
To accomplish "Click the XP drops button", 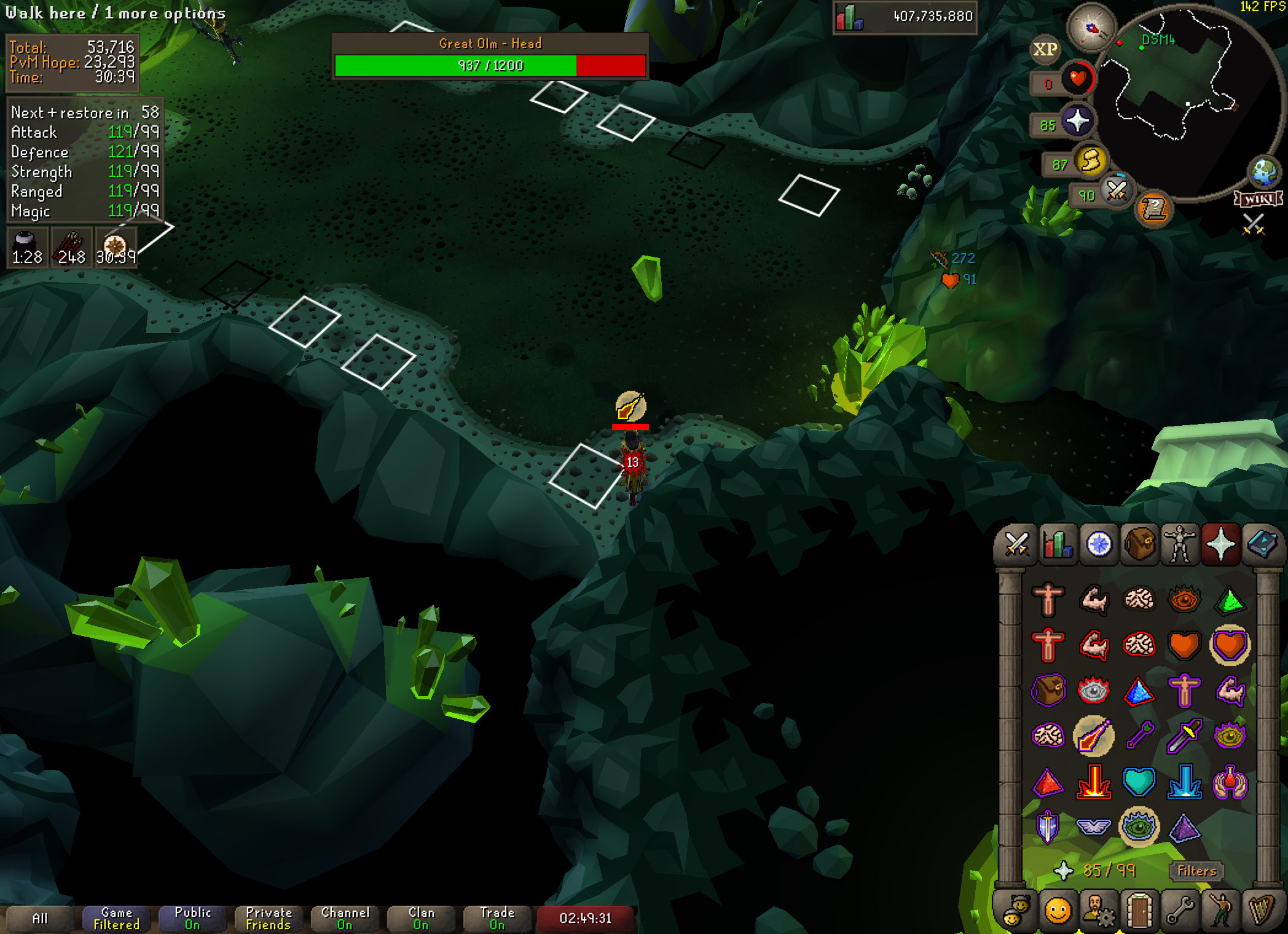I will pyautogui.click(x=1045, y=49).
